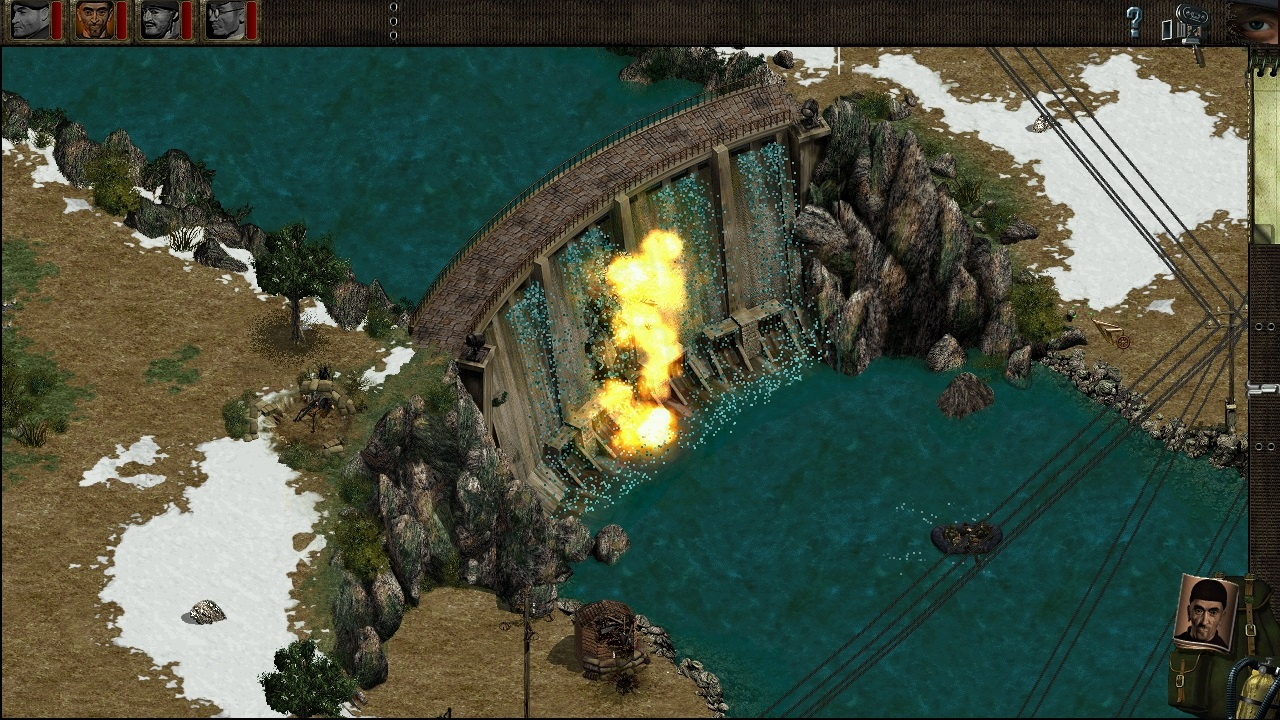Select the highlighted orange commando portrait

[95, 20]
